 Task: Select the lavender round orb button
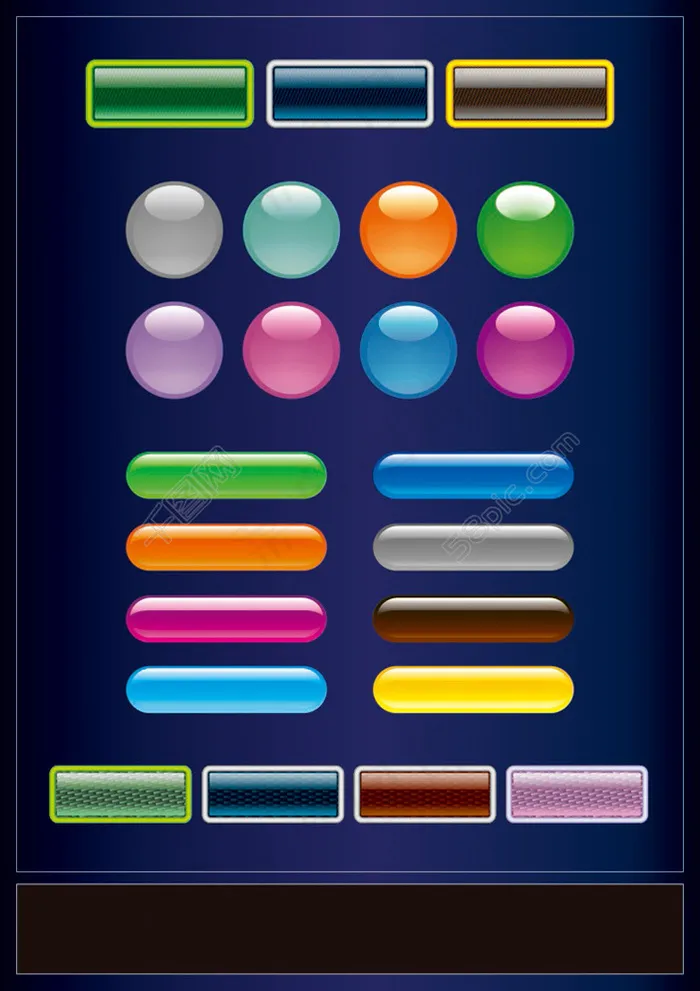[174, 350]
